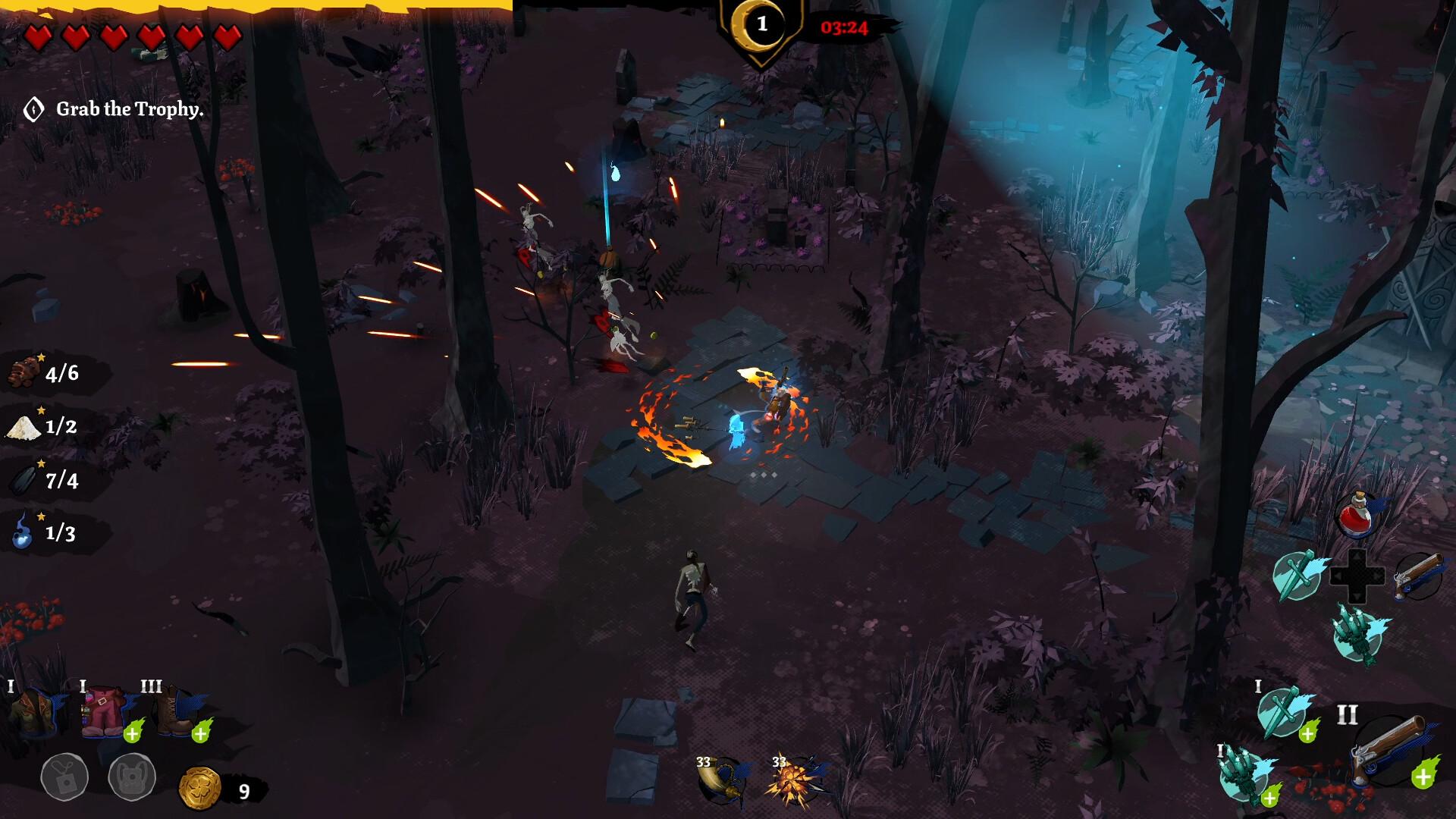The width and height of the screenshot is (1456, 819).
Task: Click the green plus on the brown boots
Action: tap(201, 733)
